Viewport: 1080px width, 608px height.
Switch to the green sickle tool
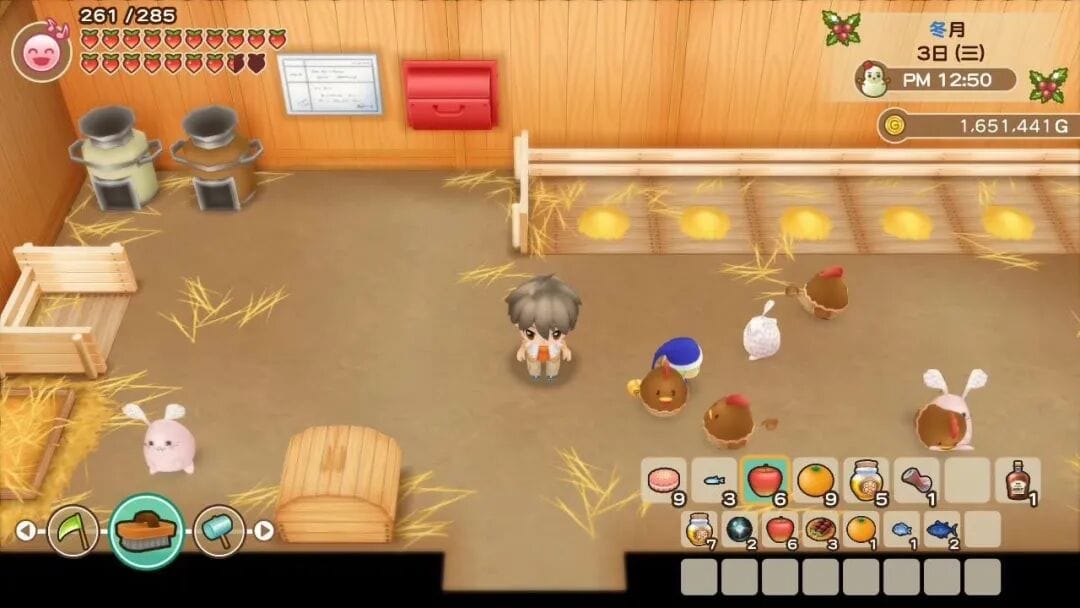coord(73,530)
